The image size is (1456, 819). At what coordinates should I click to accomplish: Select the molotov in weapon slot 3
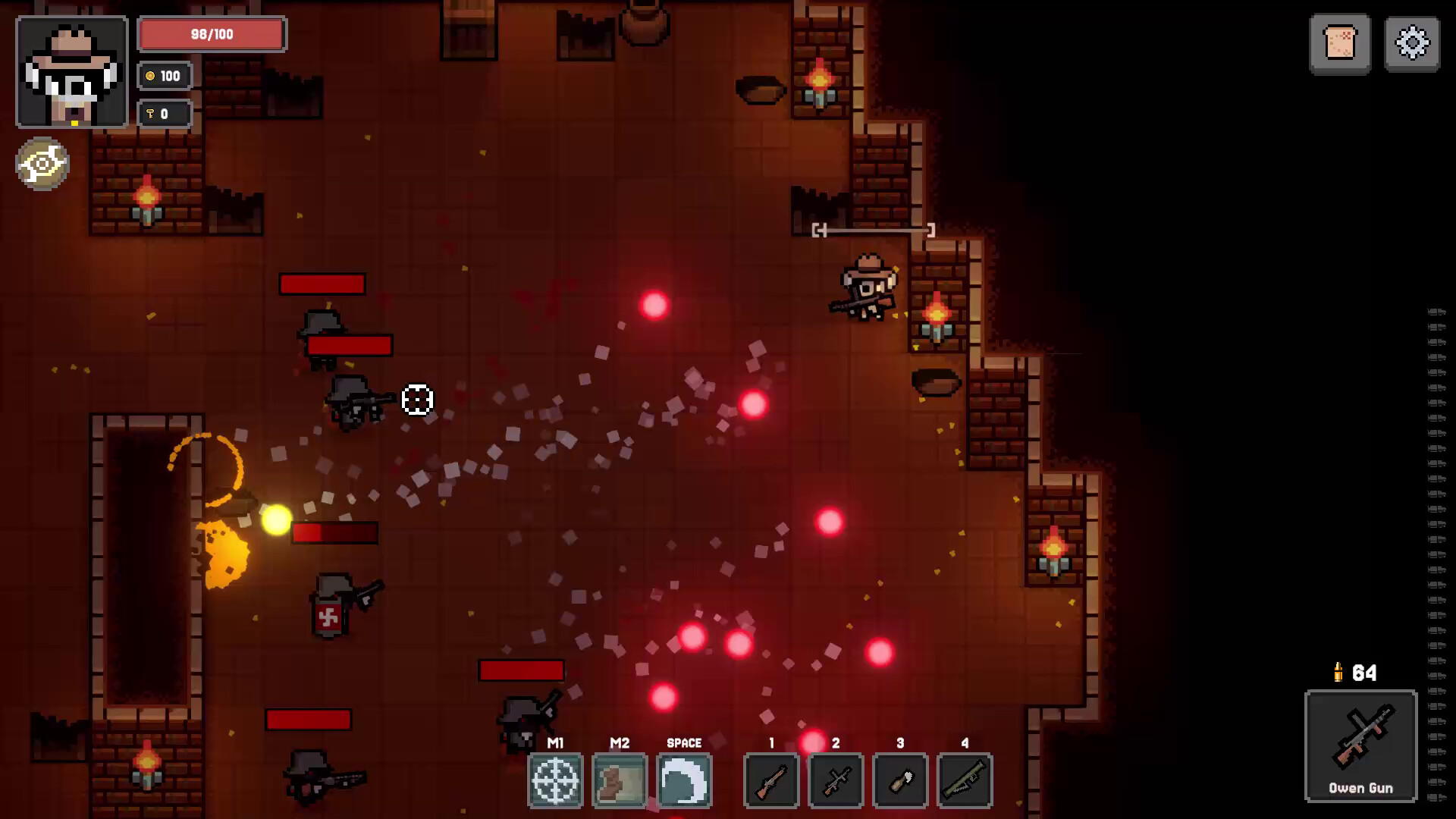pos(900,781)
